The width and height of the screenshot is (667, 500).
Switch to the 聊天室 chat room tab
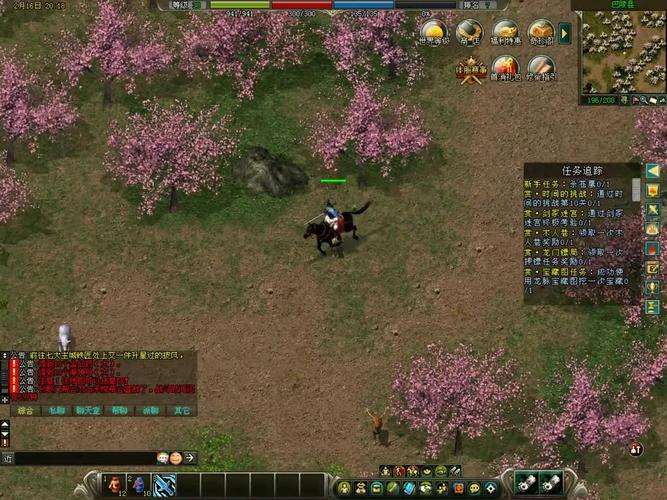[x=88, y=410]
